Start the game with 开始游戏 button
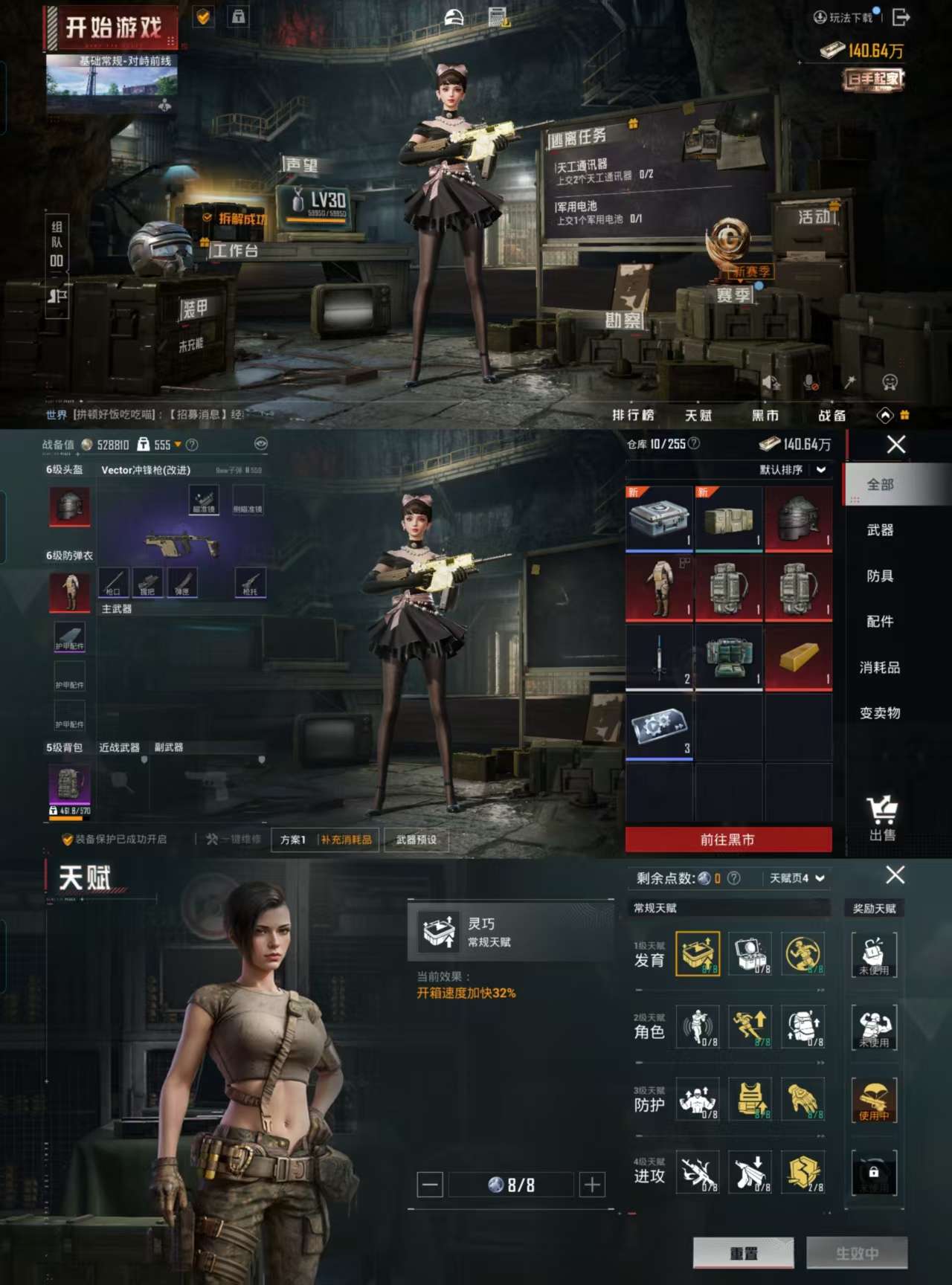Screen dimensions: 952x1285 113,28
